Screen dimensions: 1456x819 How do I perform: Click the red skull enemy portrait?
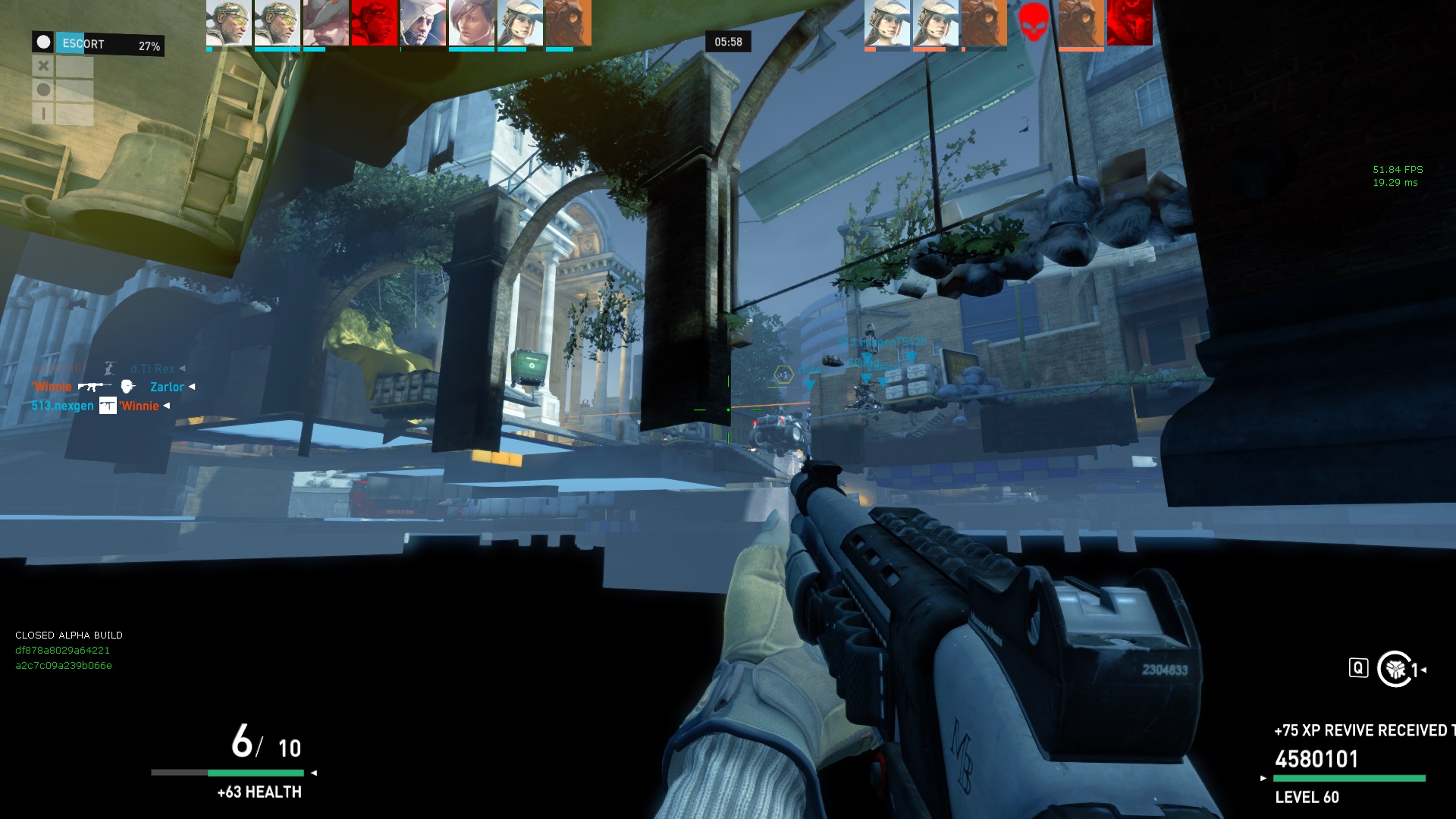pyautogui.click(x=1033, y=23)
